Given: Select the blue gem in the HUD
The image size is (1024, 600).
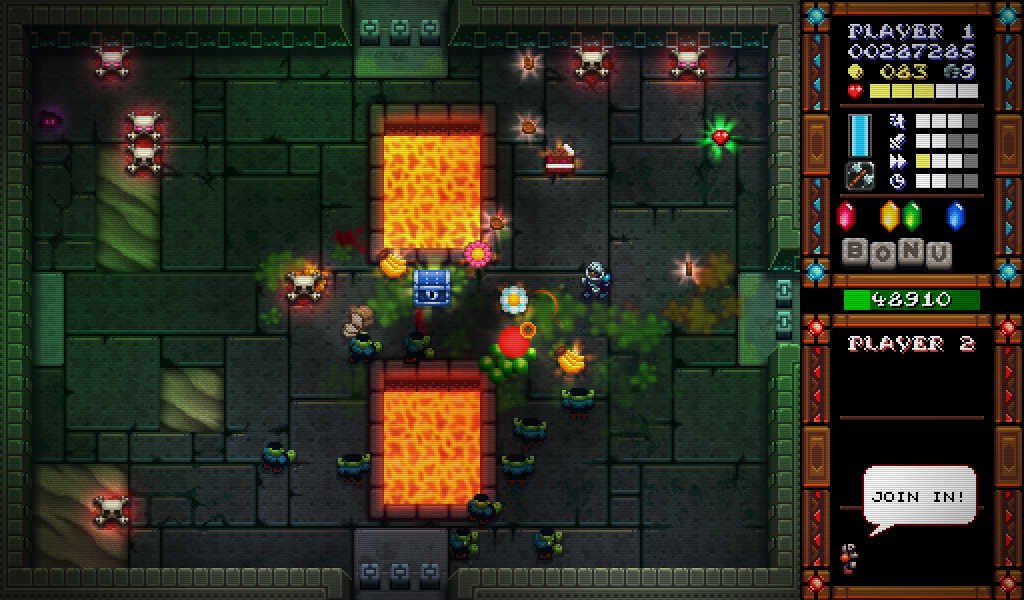Looking at the screenshot, I should click(955, 215).
